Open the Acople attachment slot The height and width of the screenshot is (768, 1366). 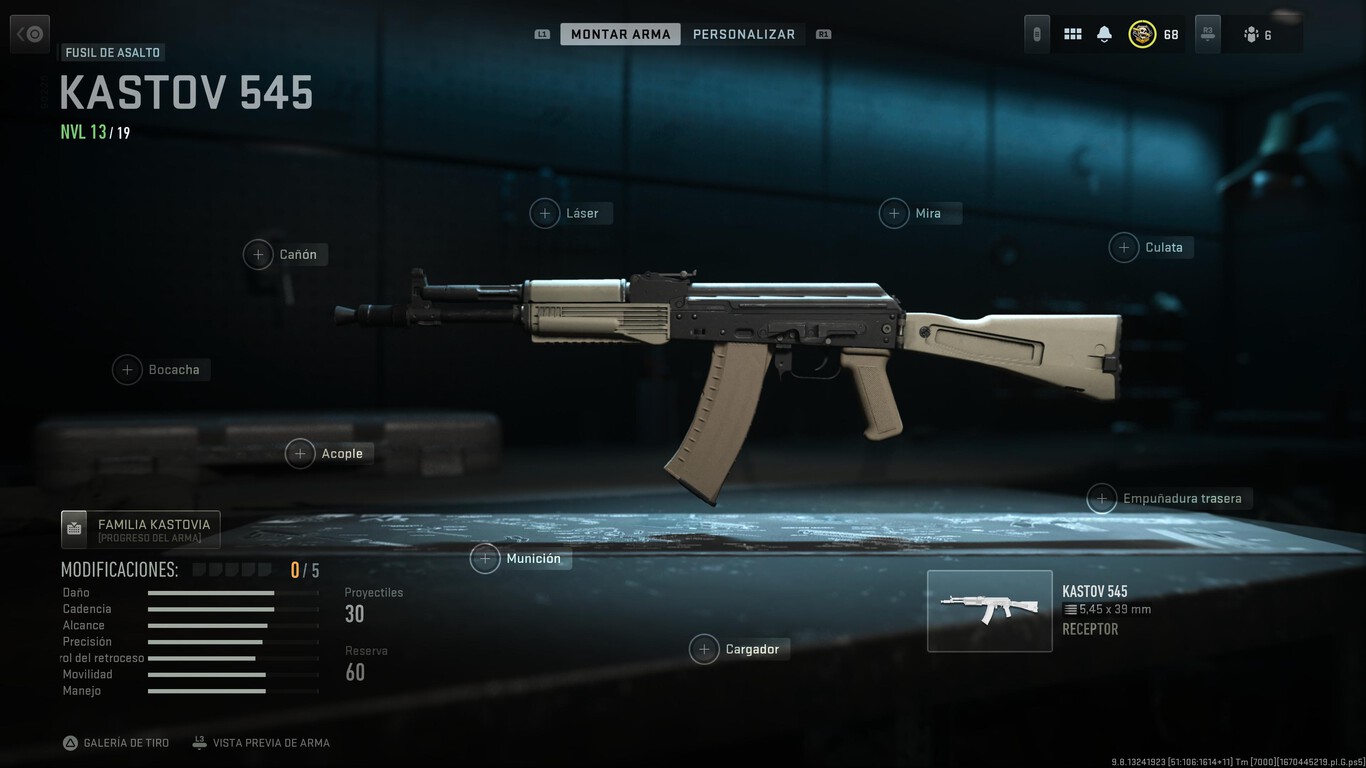coord(328,453)
